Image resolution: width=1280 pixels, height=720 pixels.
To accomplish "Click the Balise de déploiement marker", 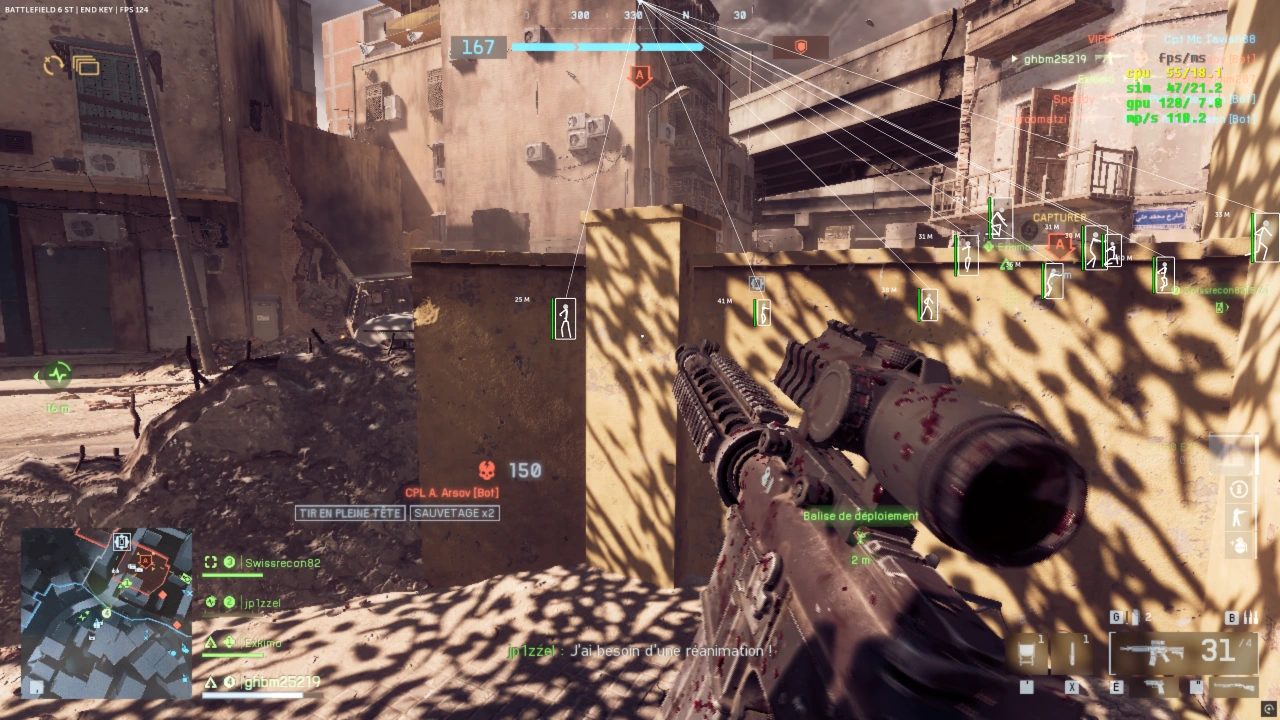I will pyautogui.click(x=860, y=537).
